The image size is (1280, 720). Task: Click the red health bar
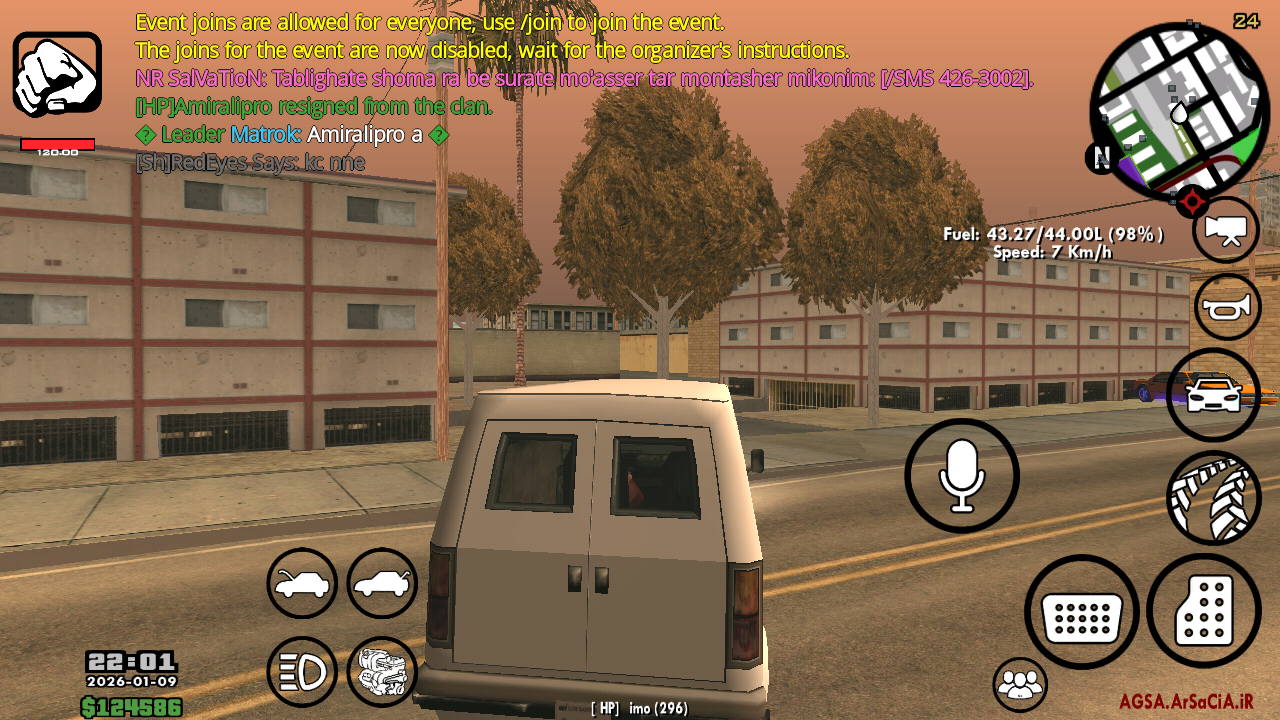[x=57, y=143]
